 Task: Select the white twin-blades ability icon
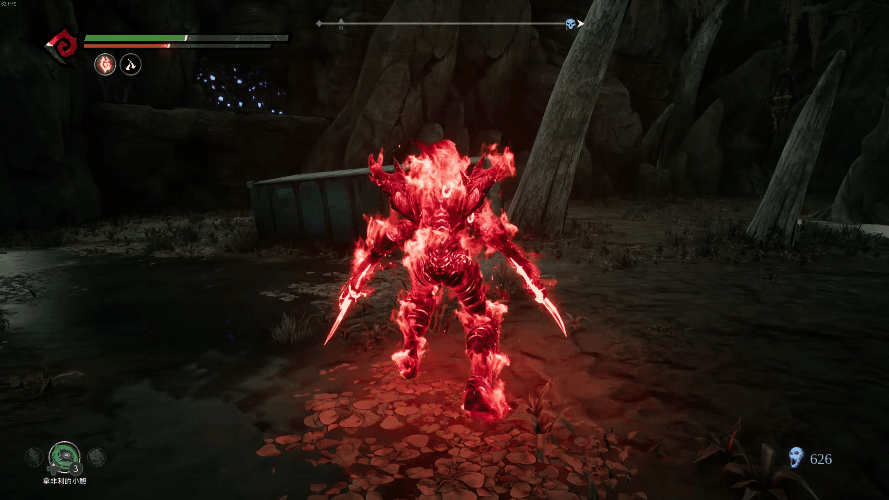pyautogui.click(x=130, y=65)
